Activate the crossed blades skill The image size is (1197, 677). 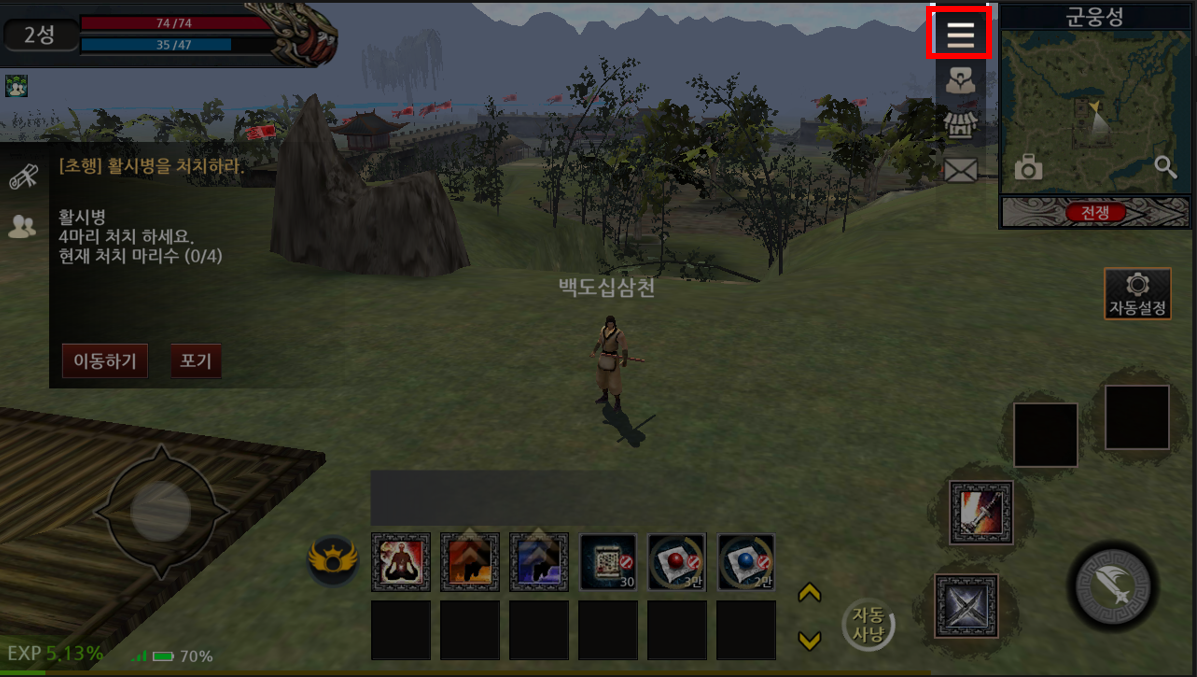tap(966, 605)
